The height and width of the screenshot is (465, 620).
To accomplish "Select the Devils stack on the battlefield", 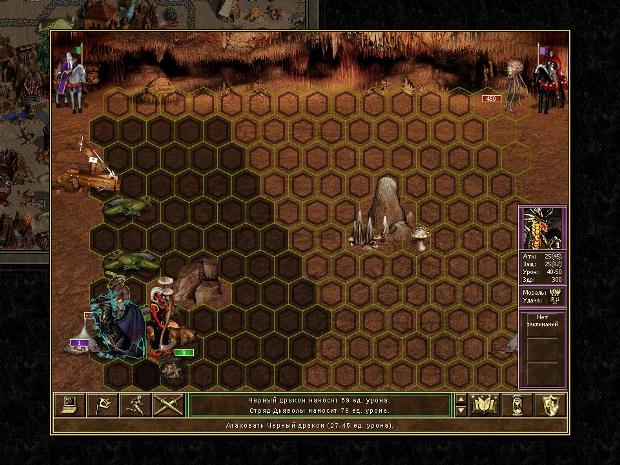I will tap(165, 320).
